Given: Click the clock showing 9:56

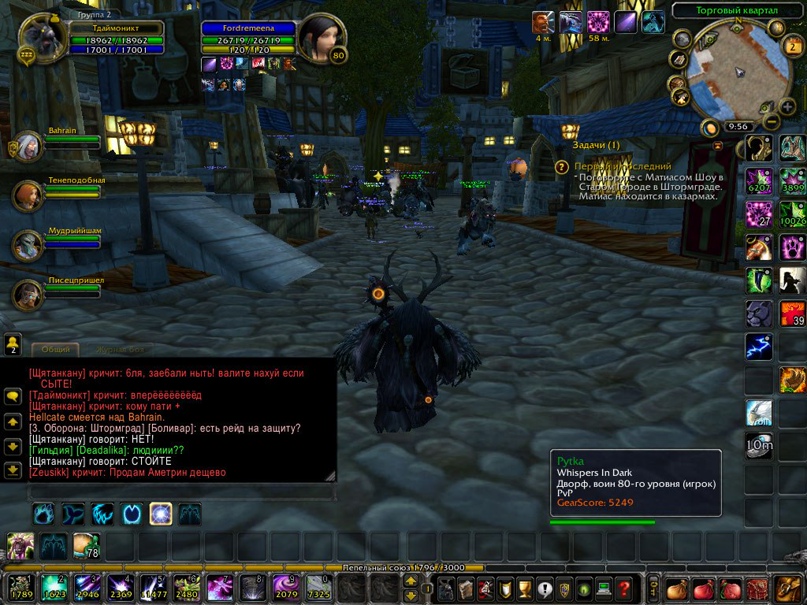Looking at the screenshot, I should [x=739, y=127].
